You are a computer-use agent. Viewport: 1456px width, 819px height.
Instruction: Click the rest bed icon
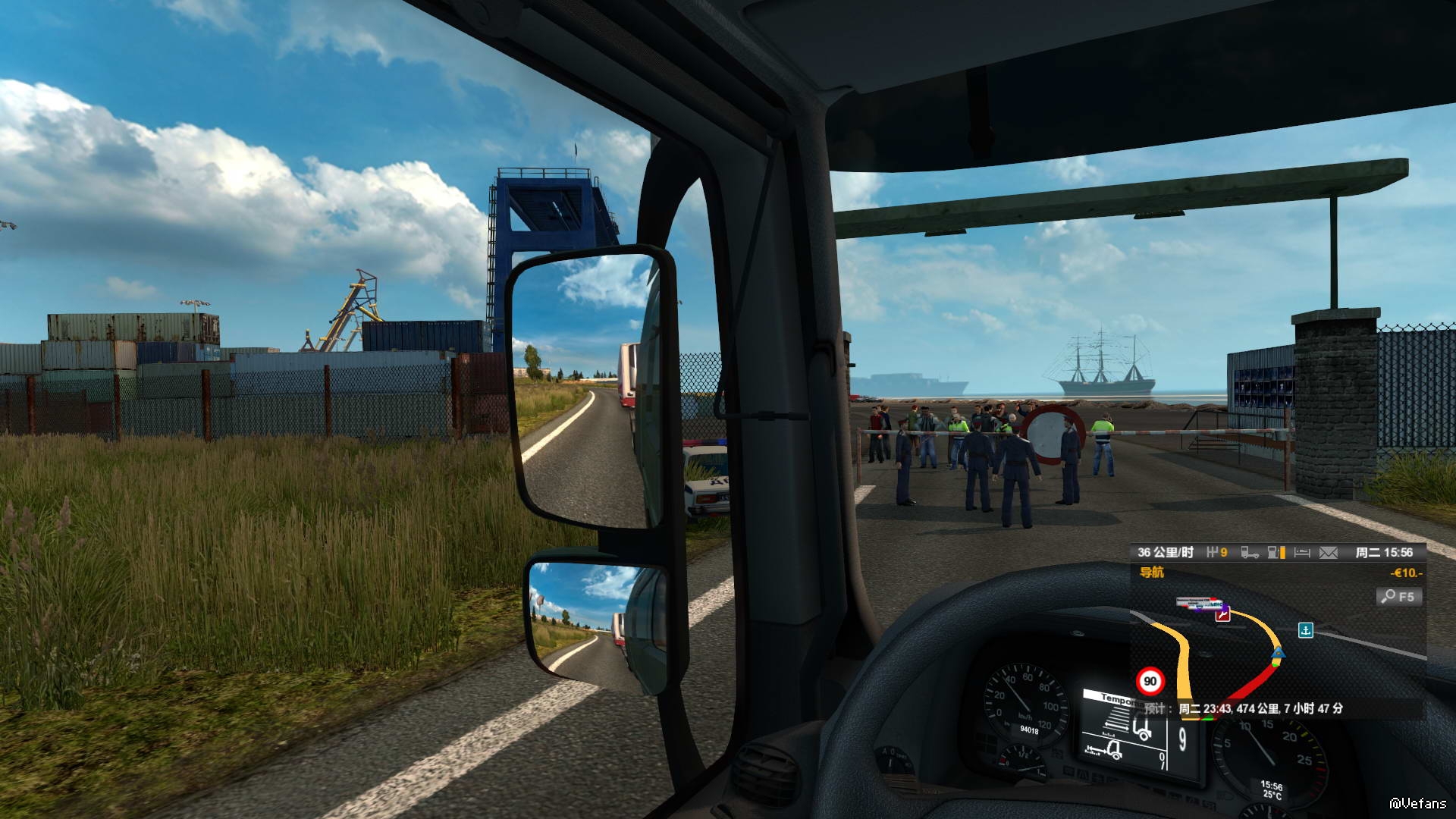click(x=1302, y=553)
